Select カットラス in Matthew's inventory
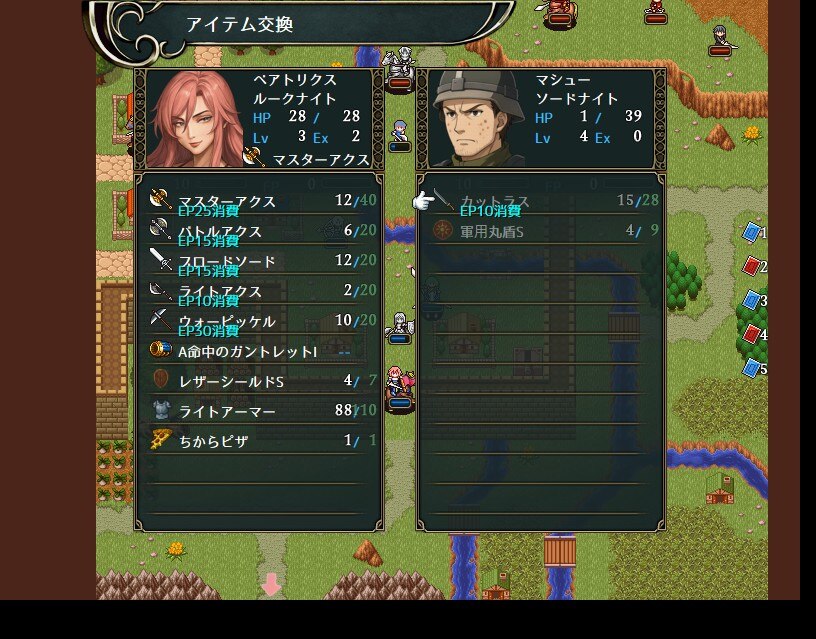816x639 pixels. click(x=542, y=201)
